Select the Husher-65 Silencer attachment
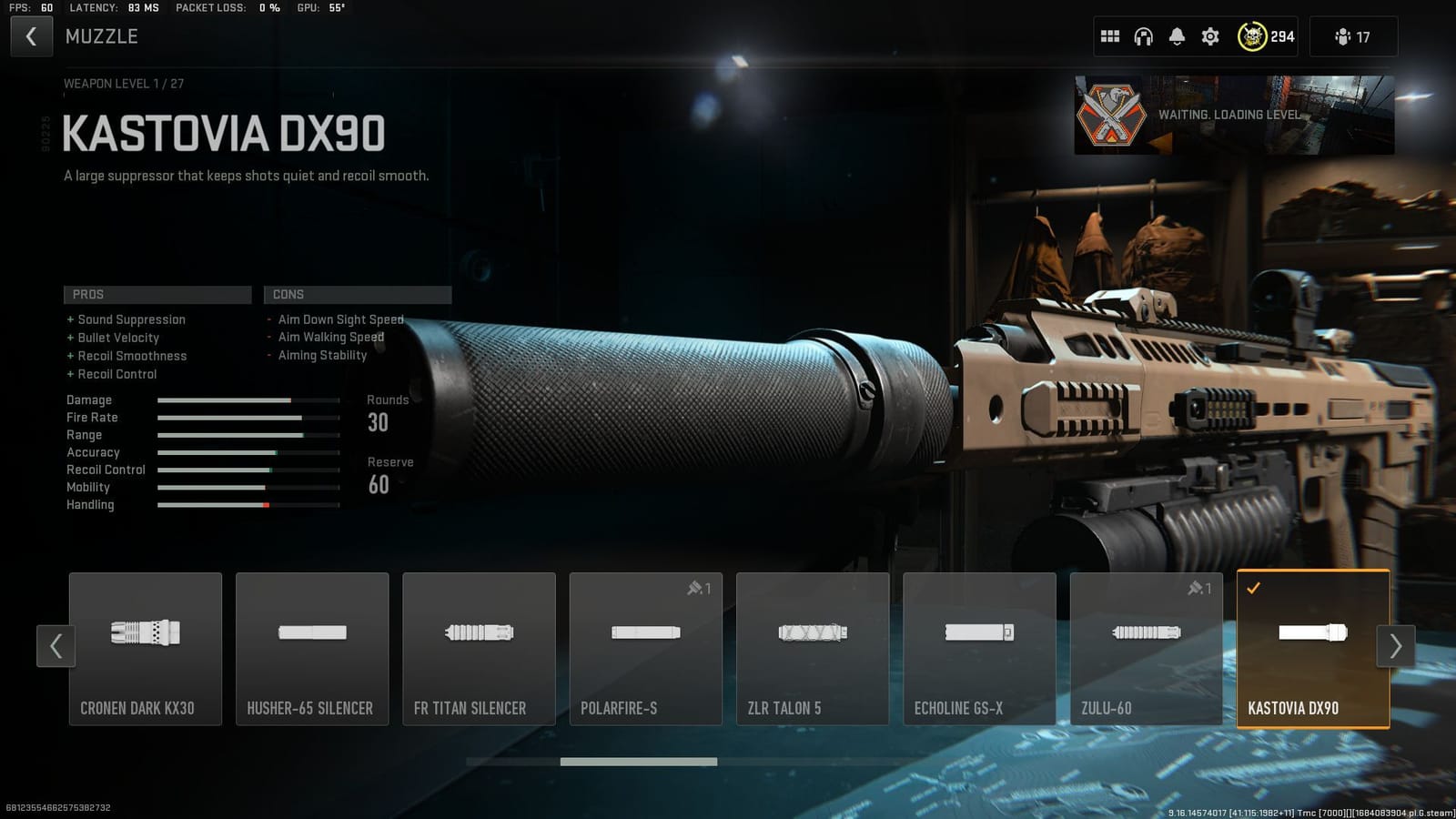 coord(312,648)
